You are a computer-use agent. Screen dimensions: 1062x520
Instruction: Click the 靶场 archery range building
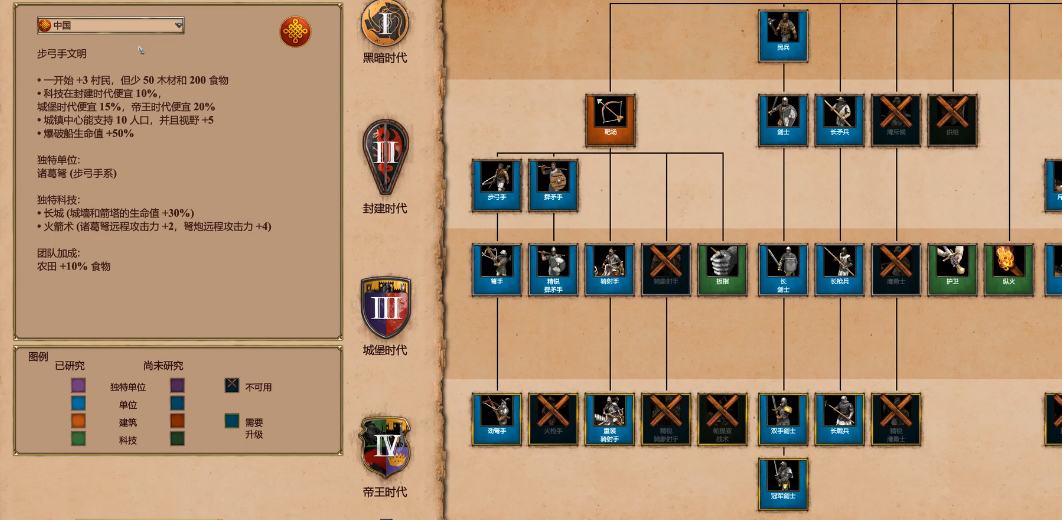tap(610, 119)
